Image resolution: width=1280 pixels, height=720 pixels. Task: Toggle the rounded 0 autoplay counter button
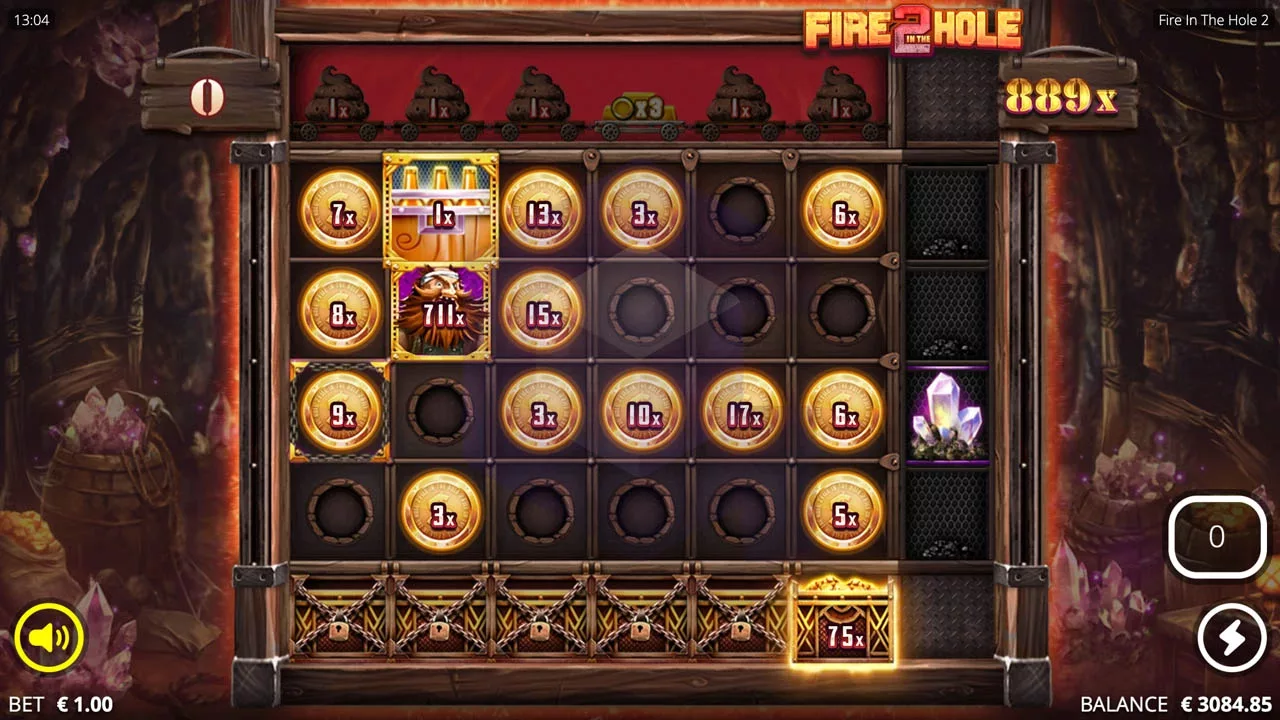coord(1216,537)
